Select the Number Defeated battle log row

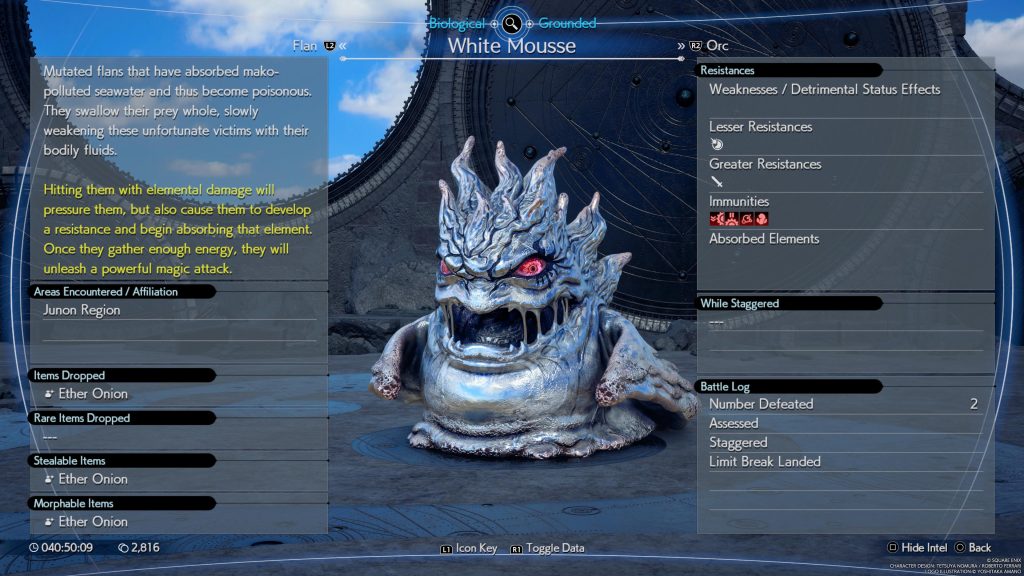[x=843, y=404]
